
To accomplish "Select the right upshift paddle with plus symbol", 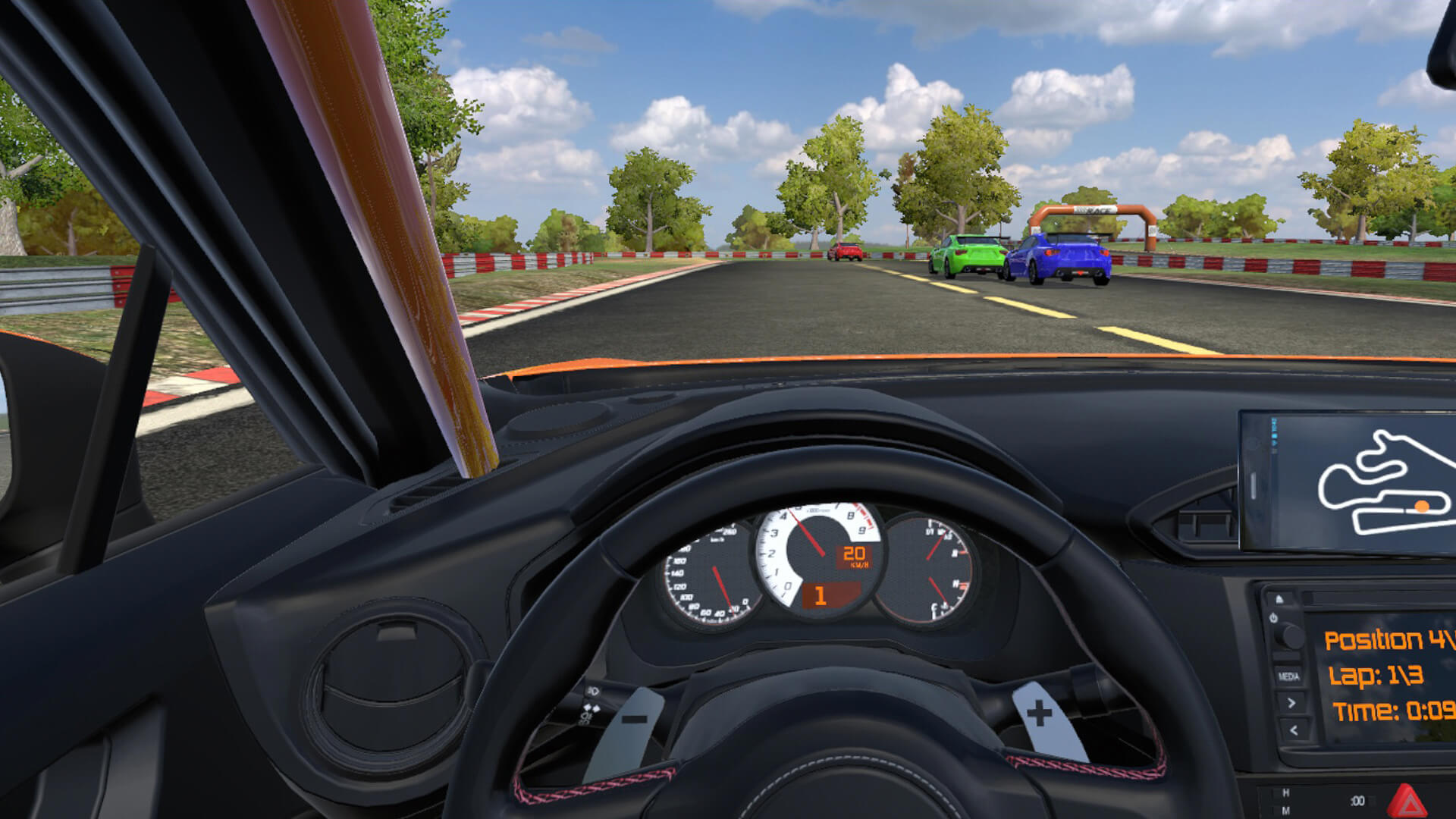I will 1037,711.
